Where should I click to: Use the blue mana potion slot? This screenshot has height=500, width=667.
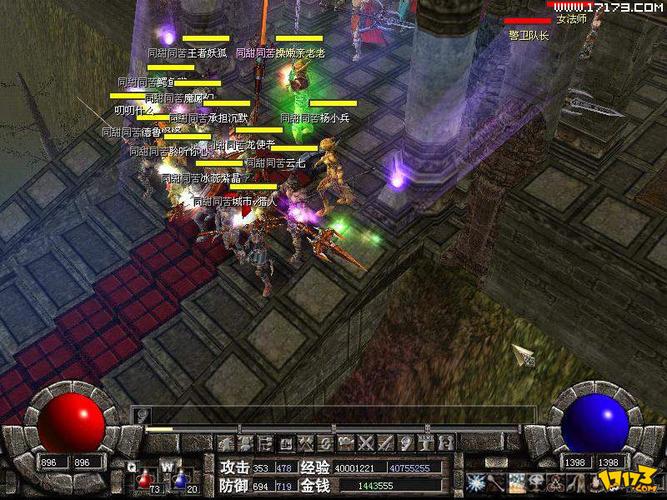click(180, 481)
